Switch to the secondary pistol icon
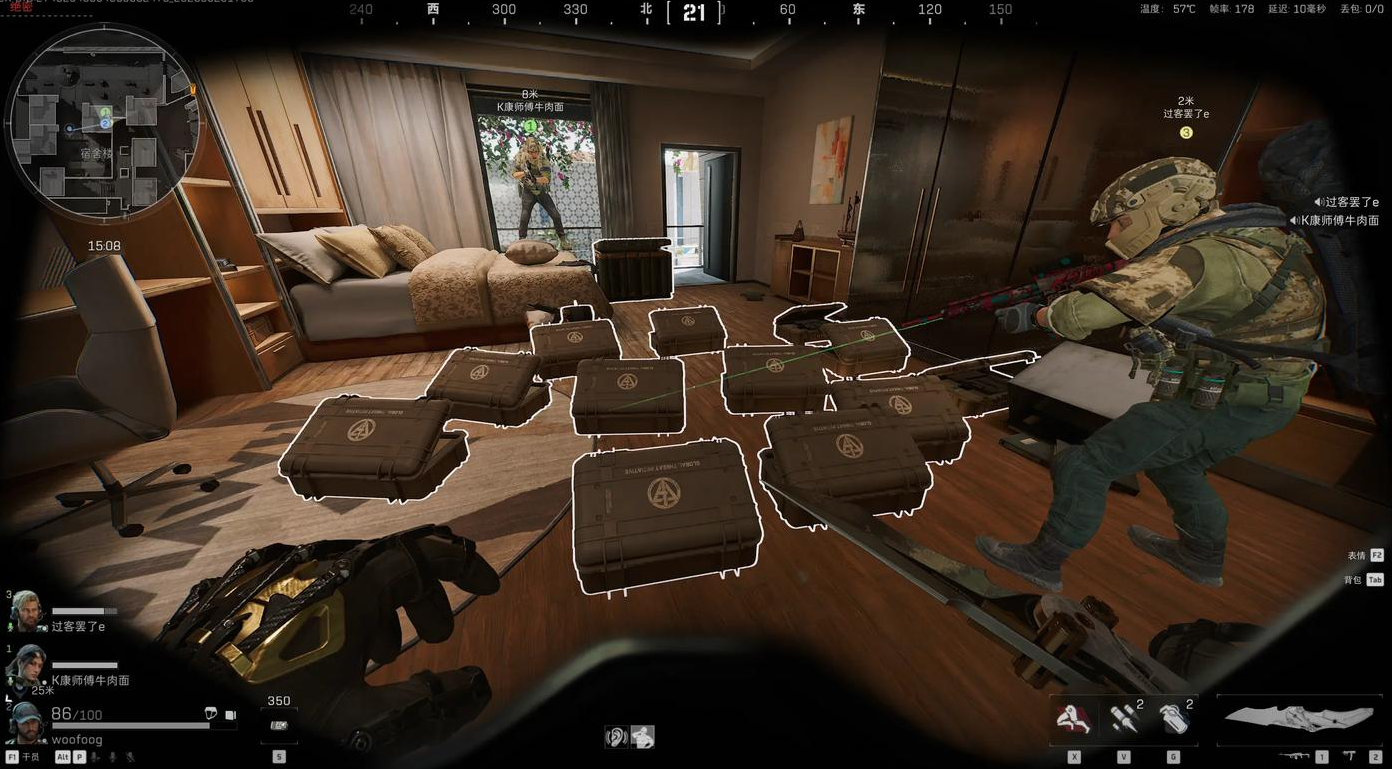The width and height of the screenshot is (1392, 769). click(1350, 757)
